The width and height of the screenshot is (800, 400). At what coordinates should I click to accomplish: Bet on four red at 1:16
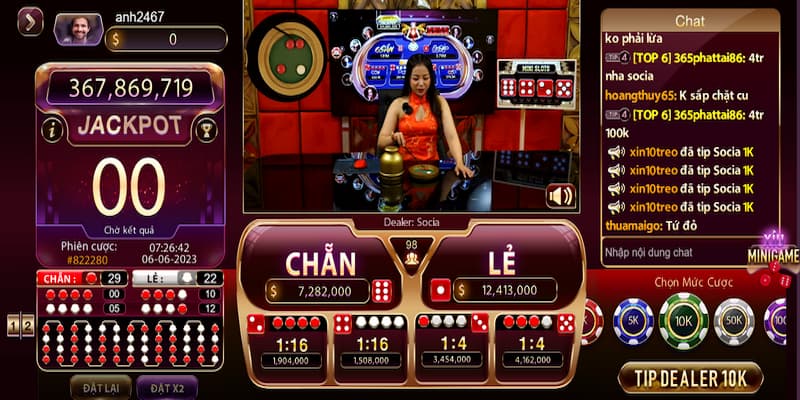285,342
